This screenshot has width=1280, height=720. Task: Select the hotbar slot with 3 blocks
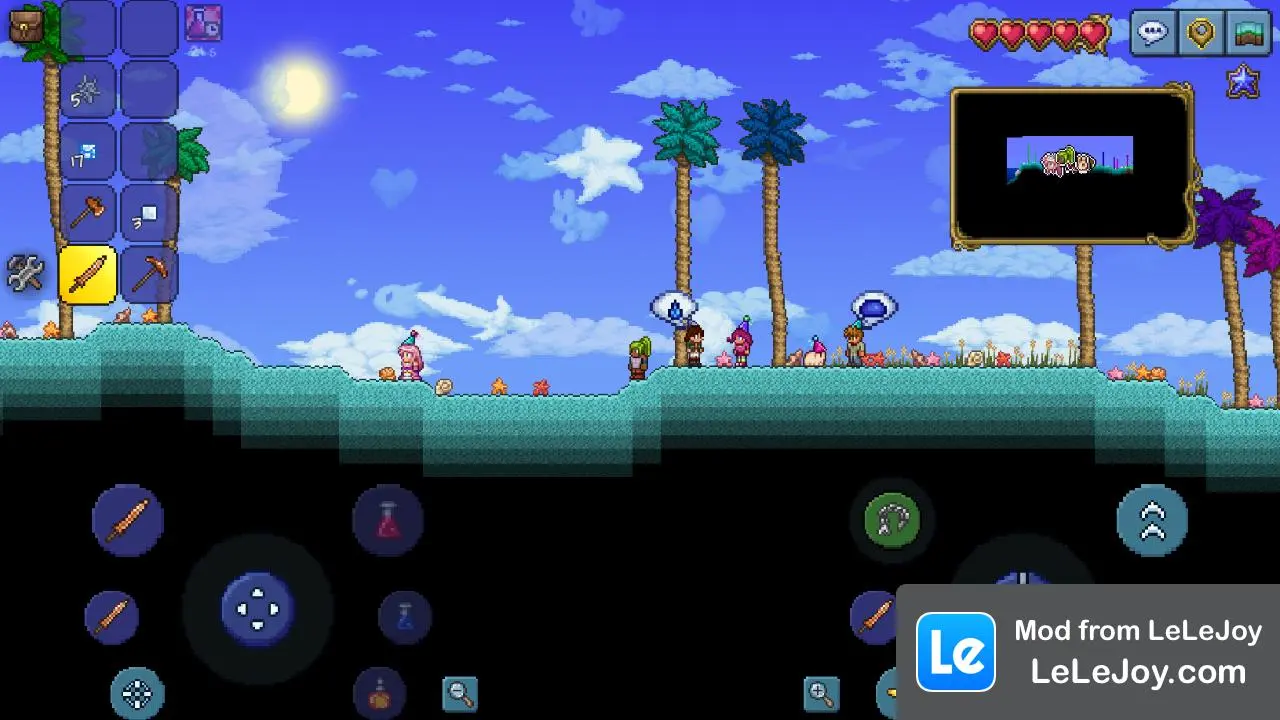(x=149, y=213)
